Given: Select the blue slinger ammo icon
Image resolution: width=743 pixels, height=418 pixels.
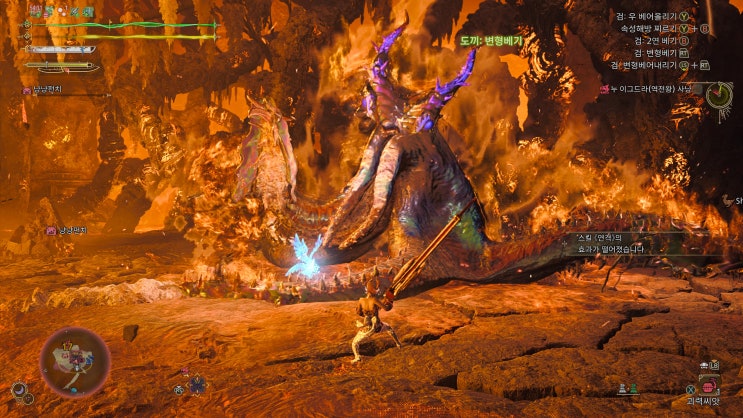Looking at the screenshot, I should (x=198, y=383).
